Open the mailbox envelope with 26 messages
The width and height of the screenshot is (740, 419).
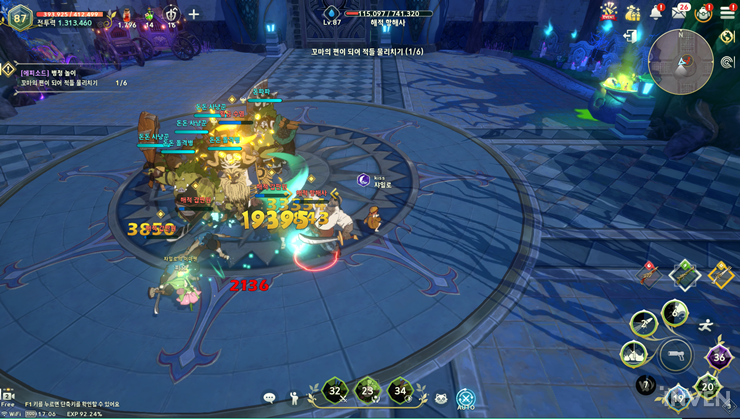(x=680, y=13)
